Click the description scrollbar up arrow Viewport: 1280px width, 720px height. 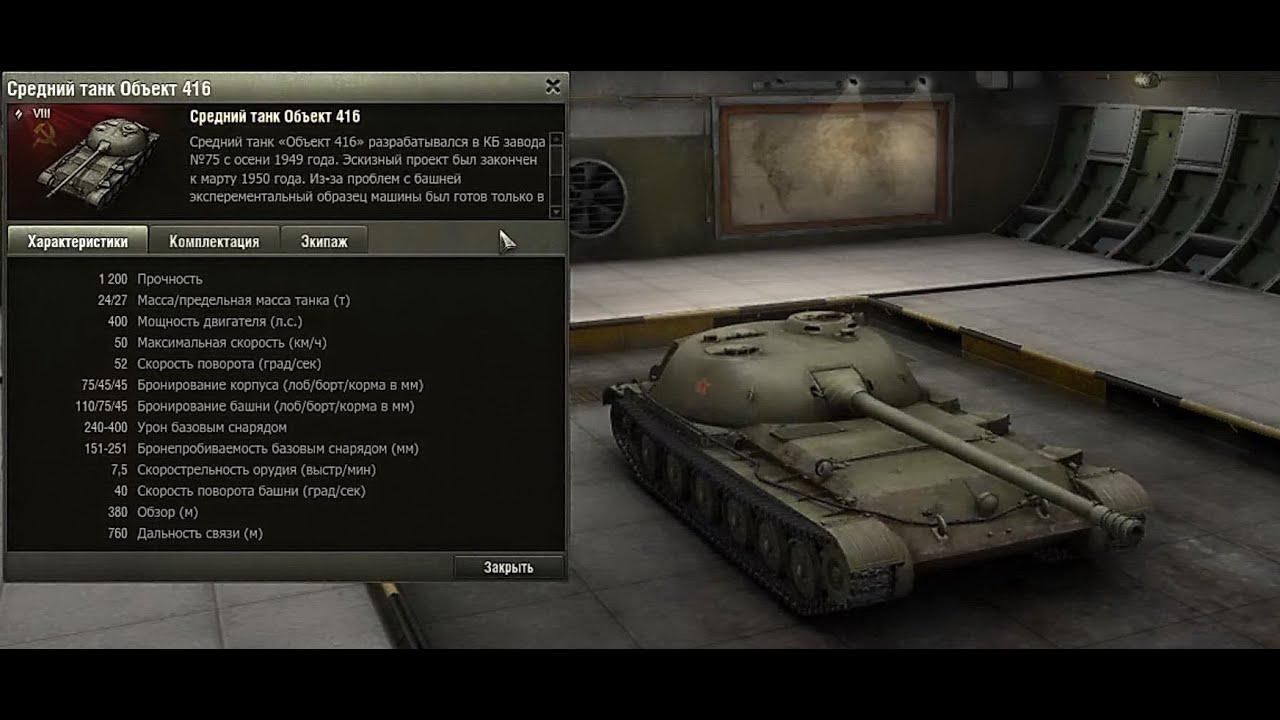pyautogui.click(x=556, y=140)
